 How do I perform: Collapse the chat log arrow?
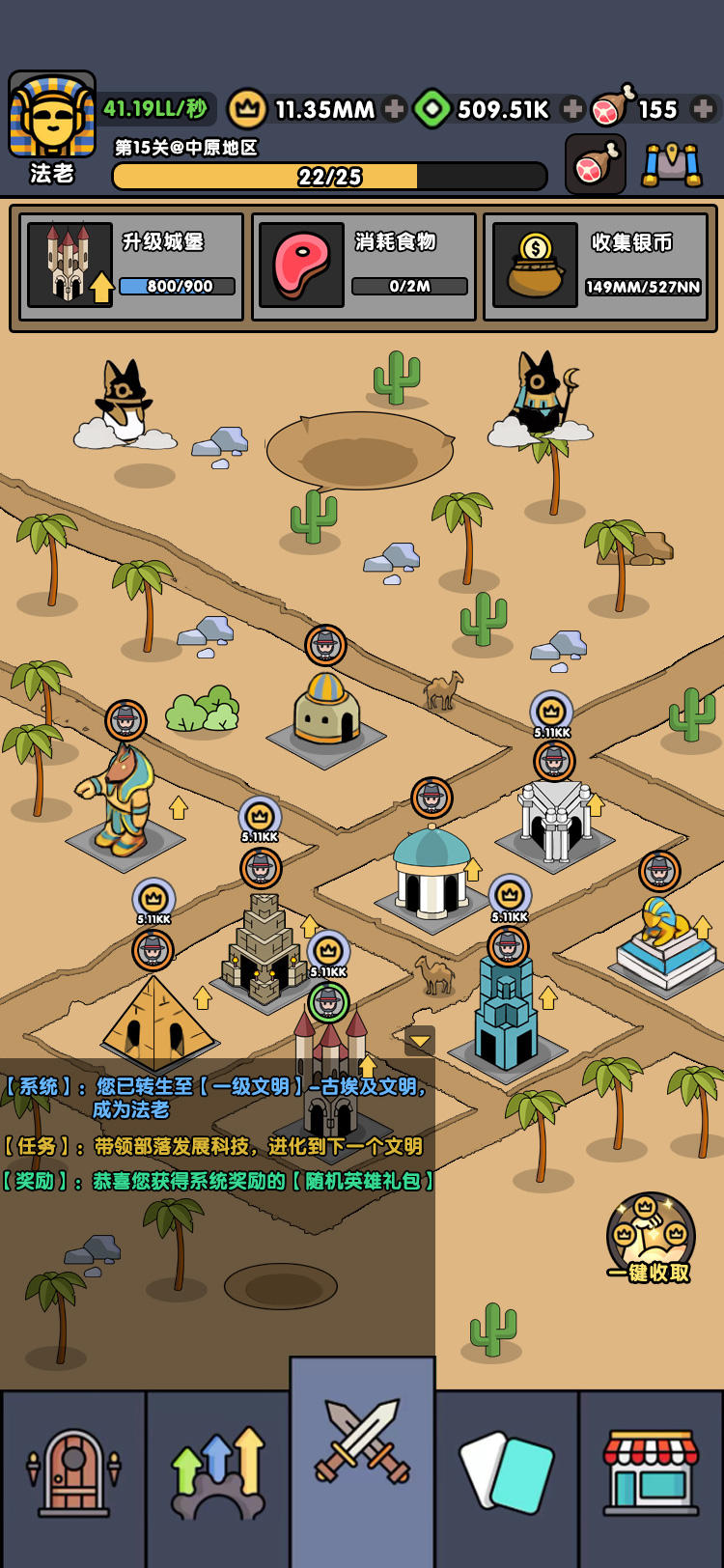[x=420, y=1041]
